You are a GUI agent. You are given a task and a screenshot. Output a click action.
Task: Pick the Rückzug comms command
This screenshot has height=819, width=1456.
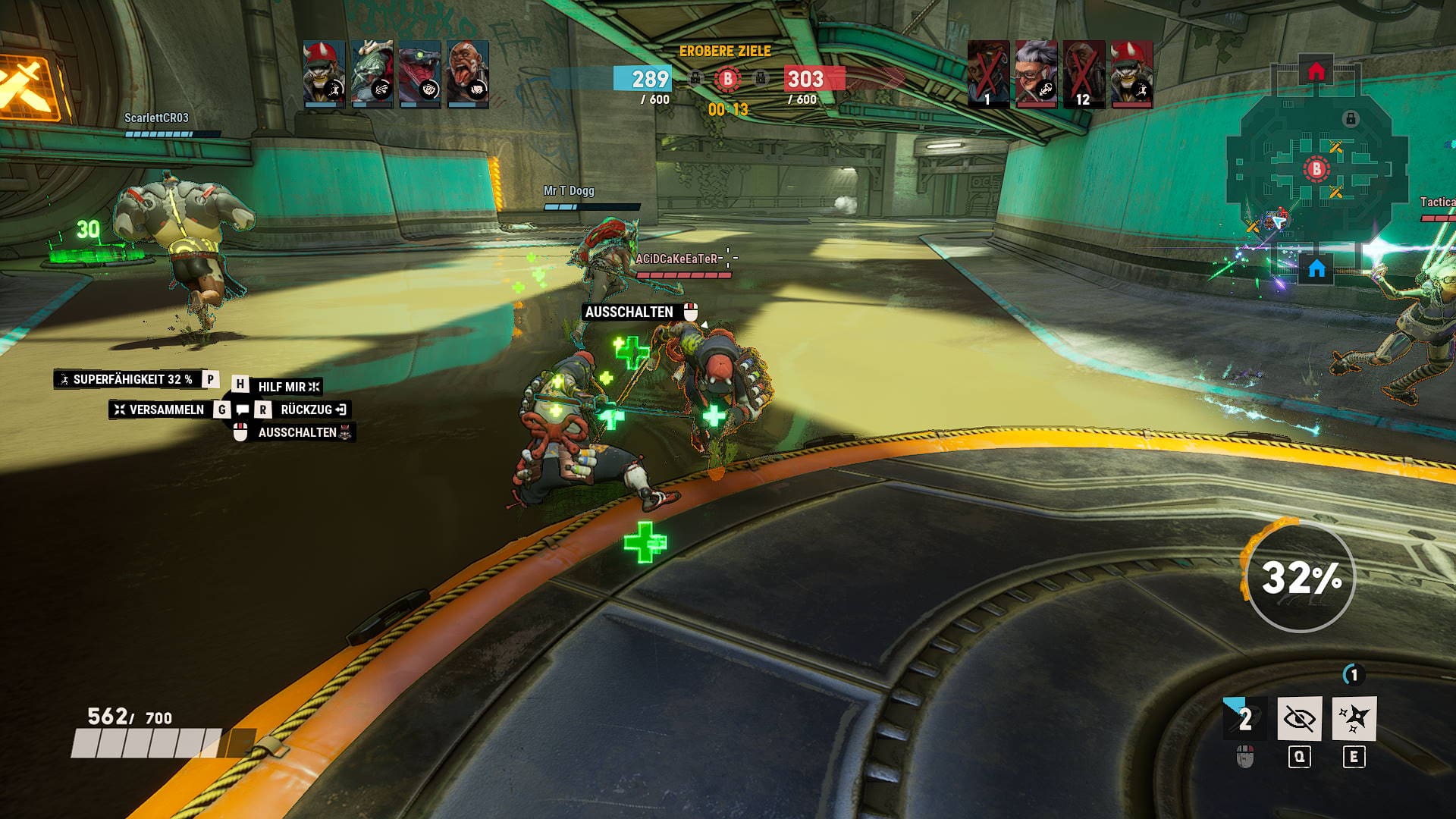pyautogui.click(x=306, y=409)
